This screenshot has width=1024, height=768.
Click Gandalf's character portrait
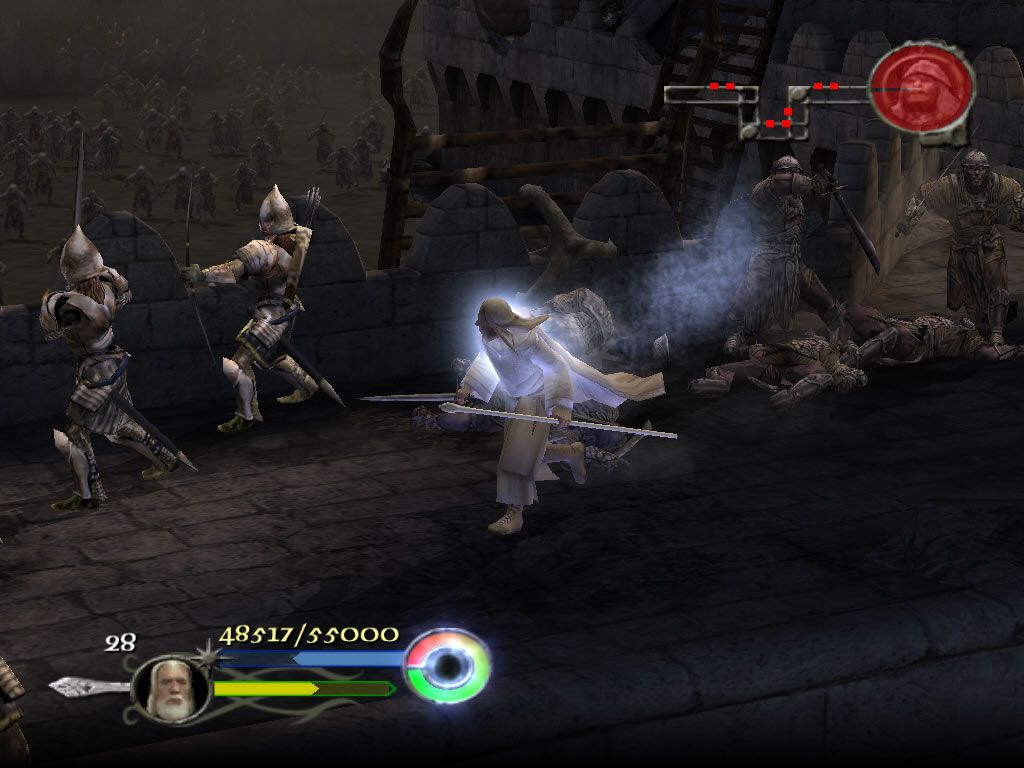click(x=168, y=690)
